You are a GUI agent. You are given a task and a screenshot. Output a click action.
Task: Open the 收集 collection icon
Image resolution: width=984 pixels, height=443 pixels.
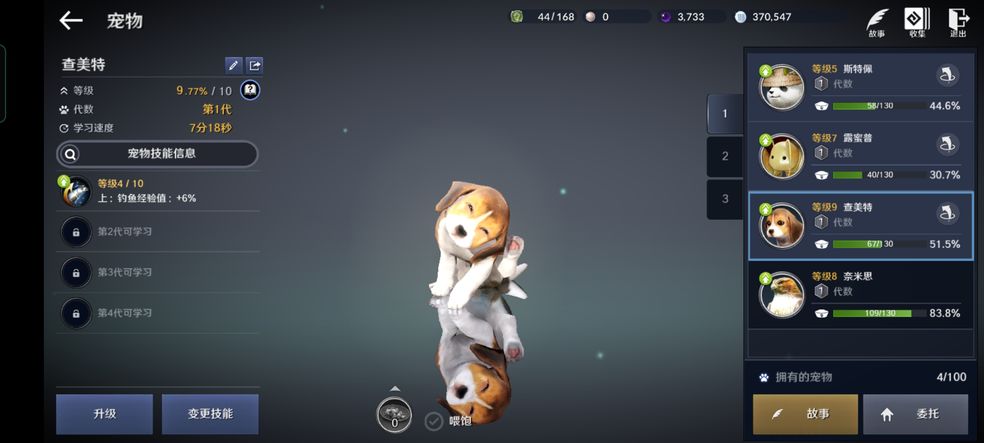pyautogui.click(x=917, y=22)
